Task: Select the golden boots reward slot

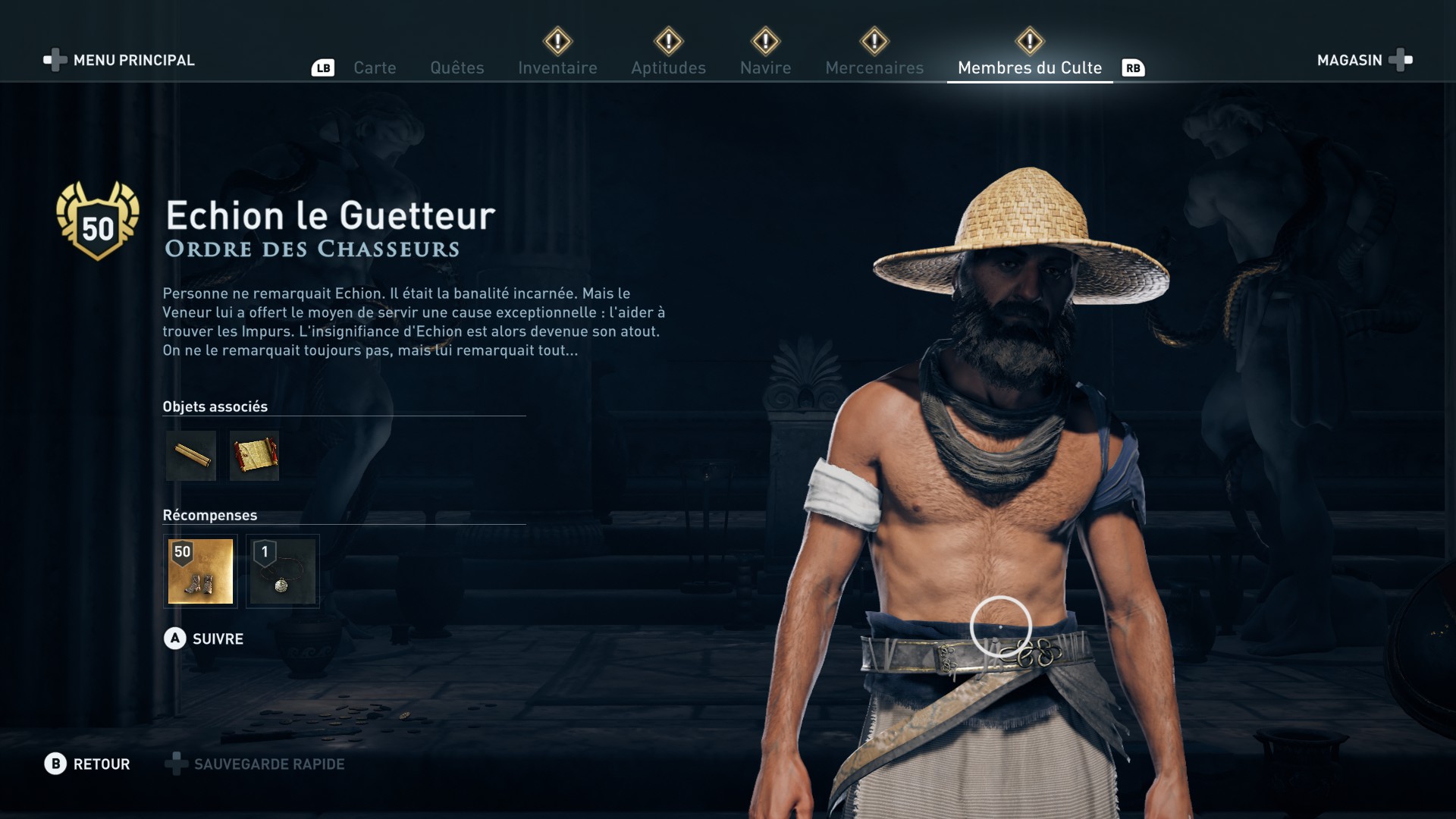Action: pyautogui.click(x=200, y=571)
